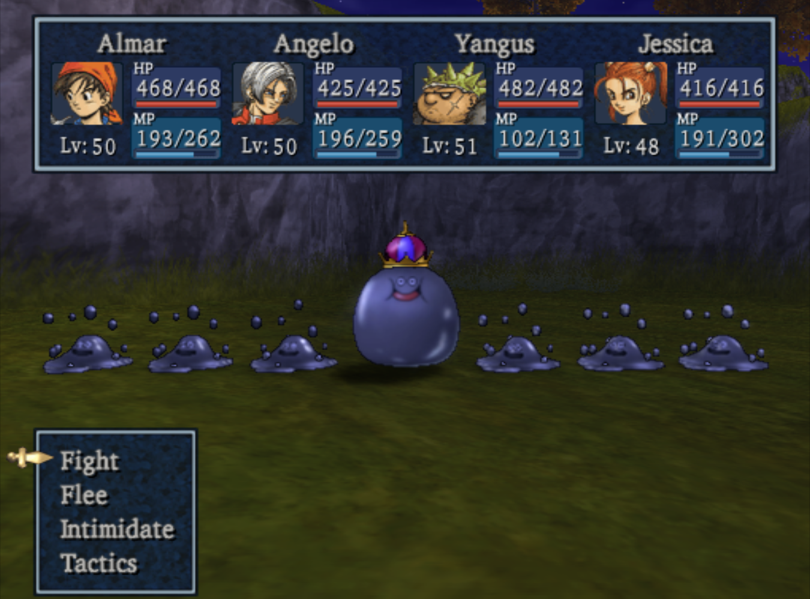Image resolution: width=810 pixels, height=599 pixels.
Task: Open the Tactics option
Action: pos(98,563)
